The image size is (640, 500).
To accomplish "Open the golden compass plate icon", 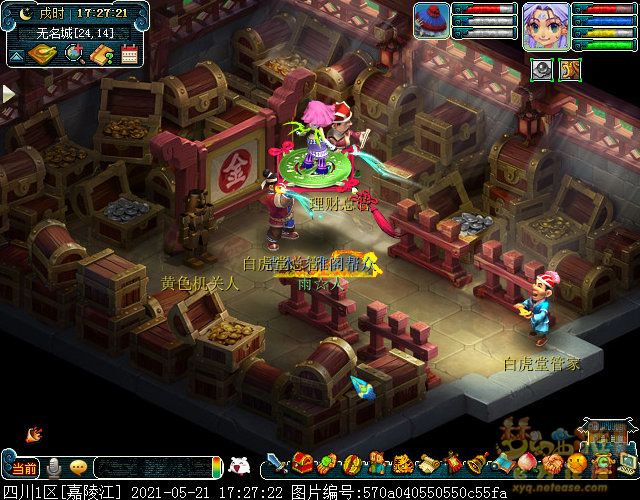I will coord(45,55).
